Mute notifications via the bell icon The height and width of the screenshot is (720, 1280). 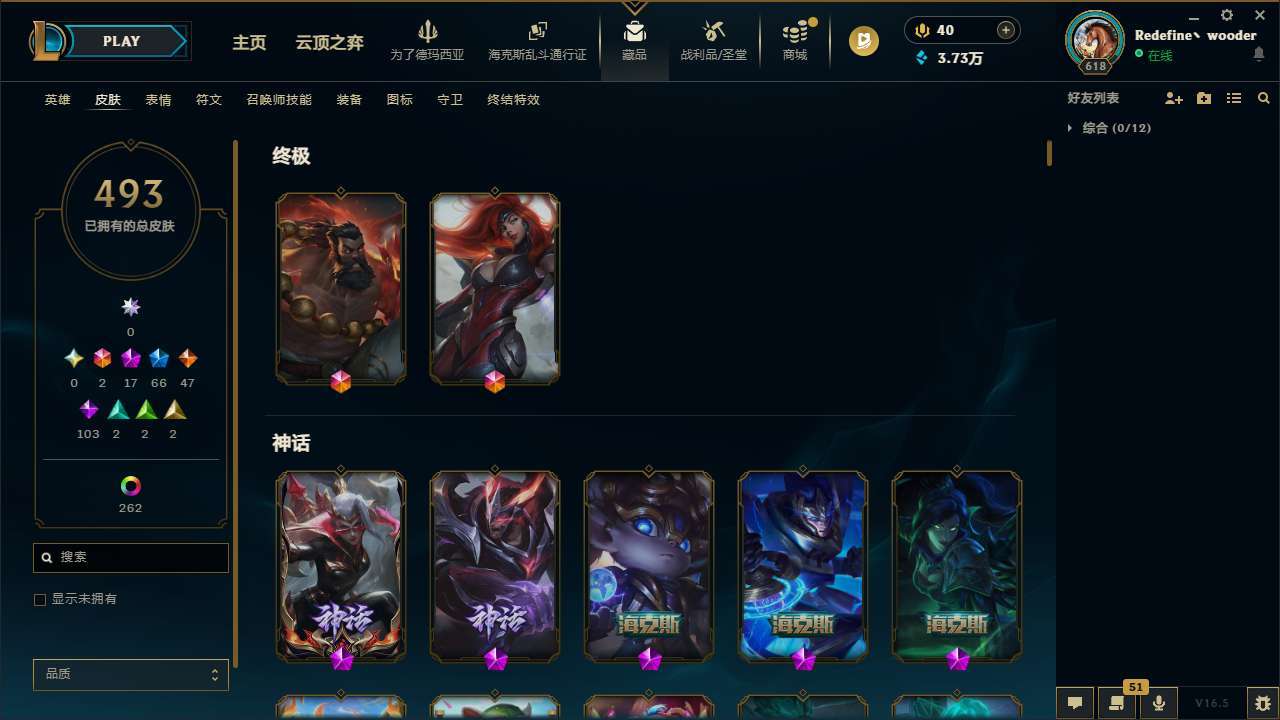[1259, 56]
